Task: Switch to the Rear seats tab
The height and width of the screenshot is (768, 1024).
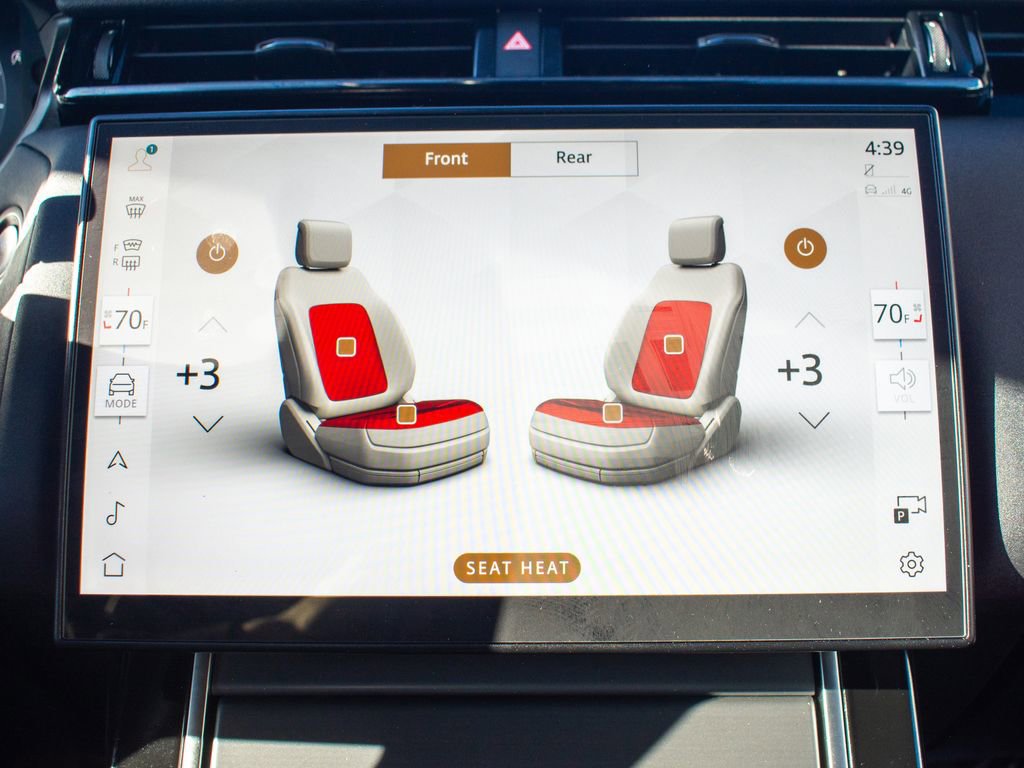Action: tap(574, 158)
